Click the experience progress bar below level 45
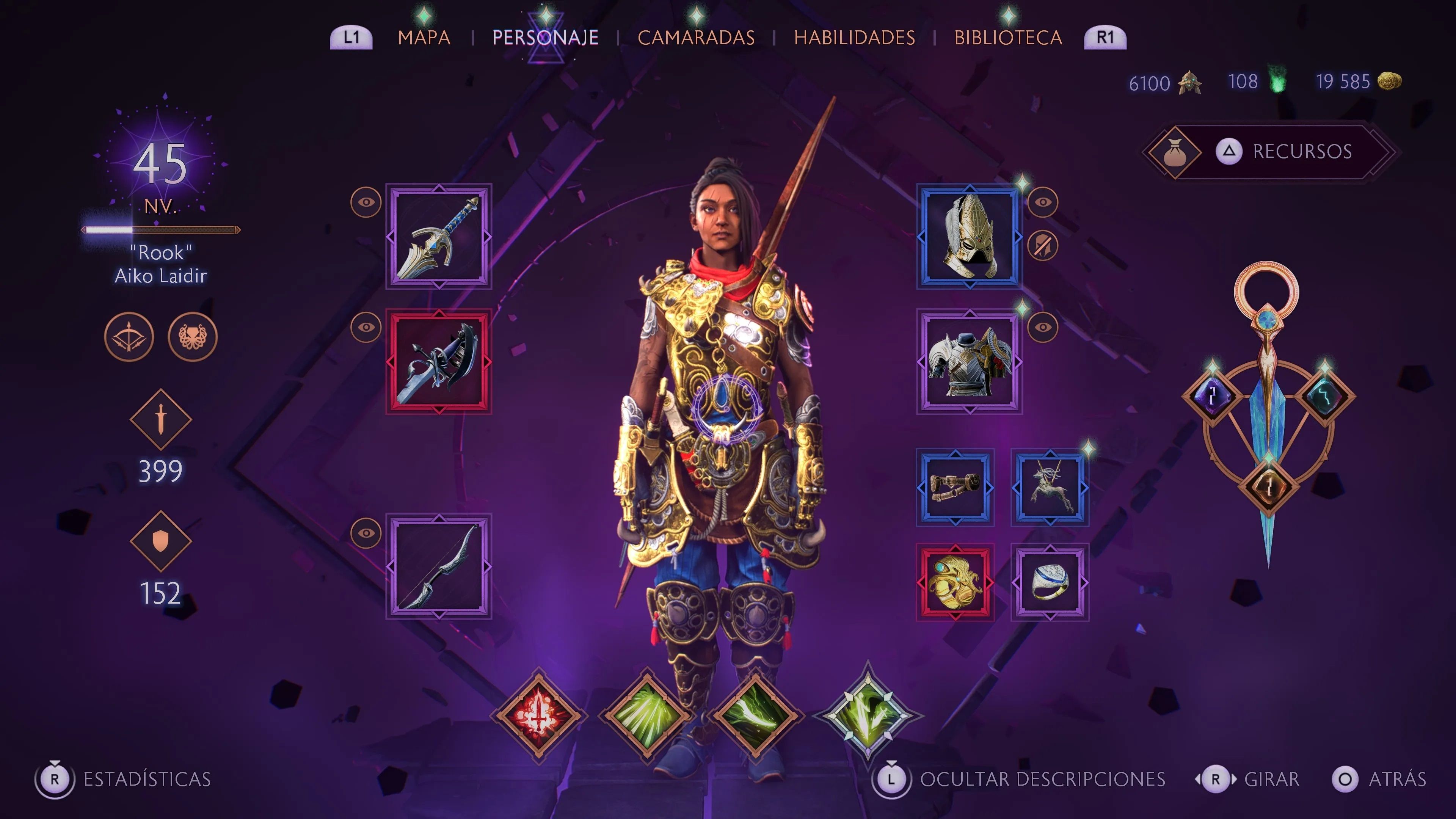 [x=160, y=230]
